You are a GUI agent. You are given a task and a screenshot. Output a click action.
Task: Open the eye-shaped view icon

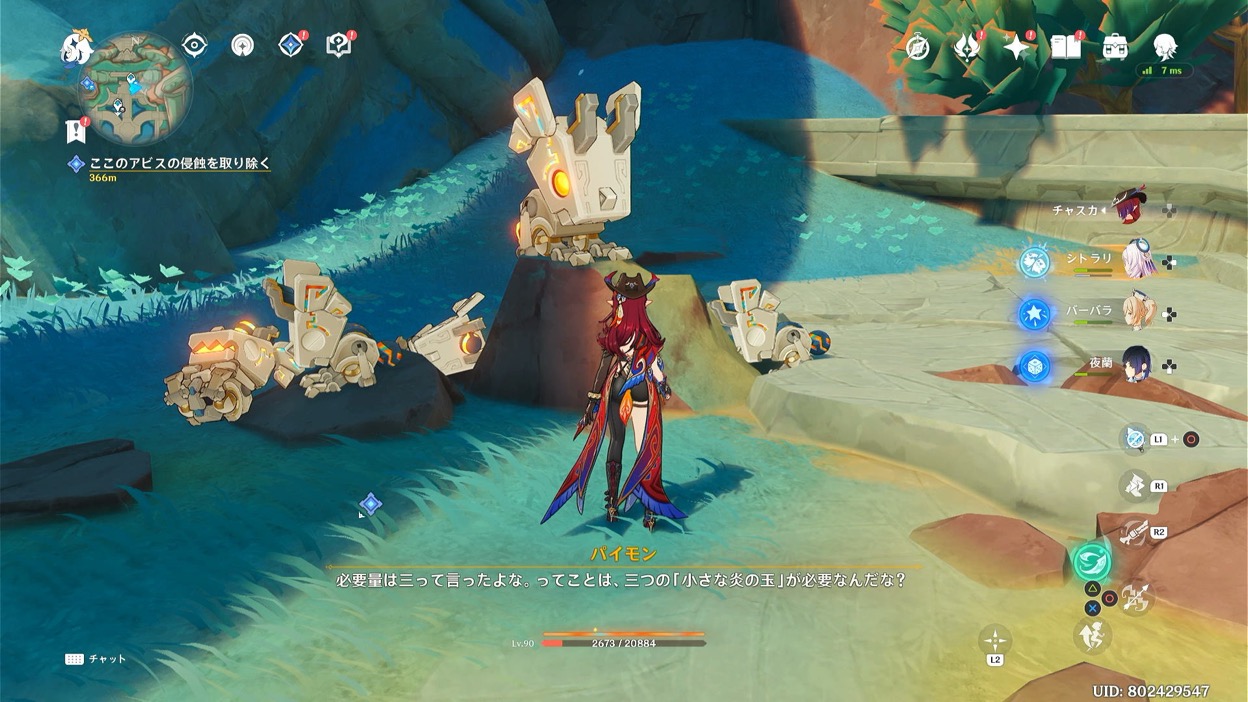point(194,45)
